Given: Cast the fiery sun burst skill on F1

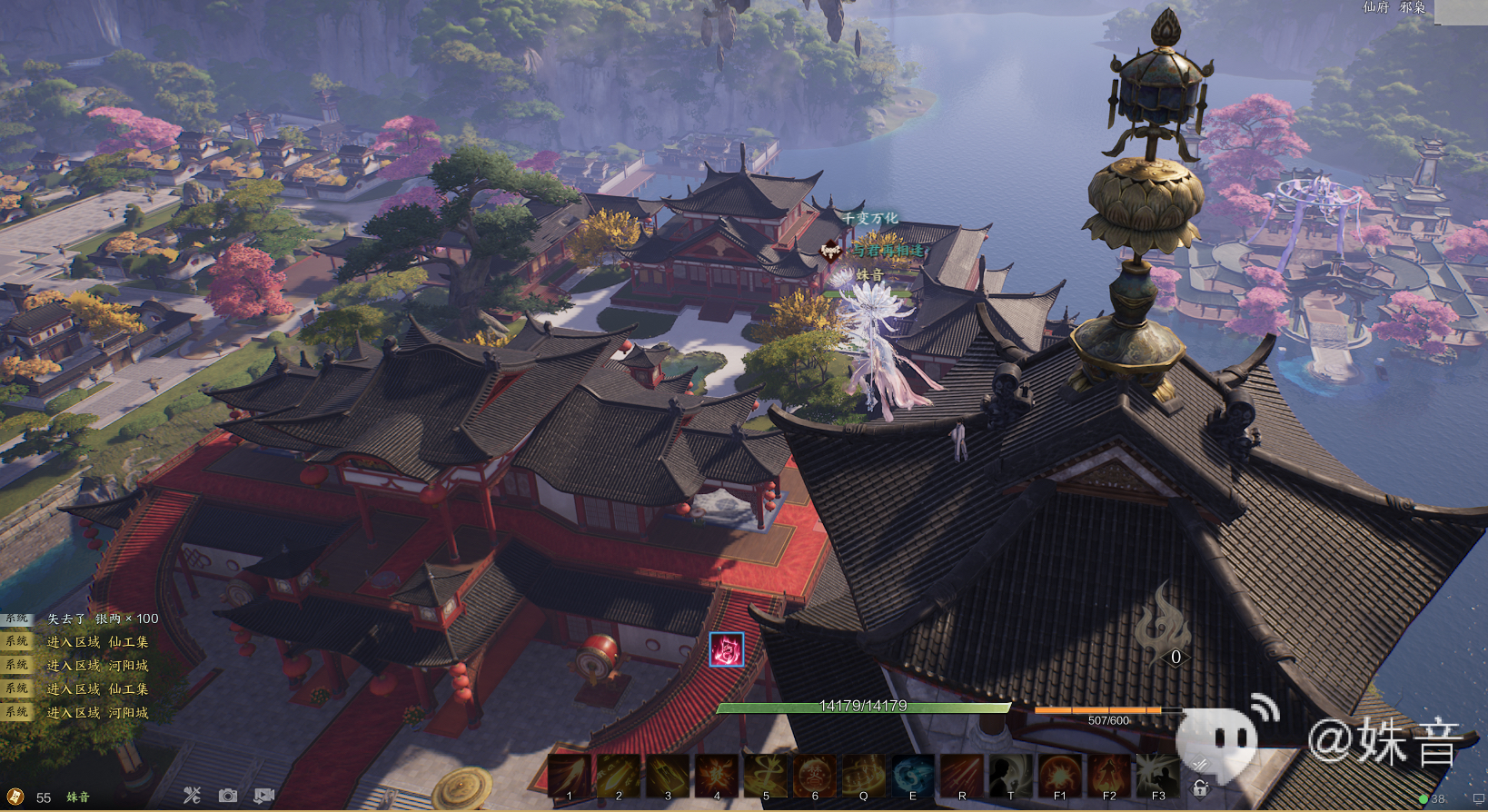Looking at the screenshot, I should click(1060, 777).
